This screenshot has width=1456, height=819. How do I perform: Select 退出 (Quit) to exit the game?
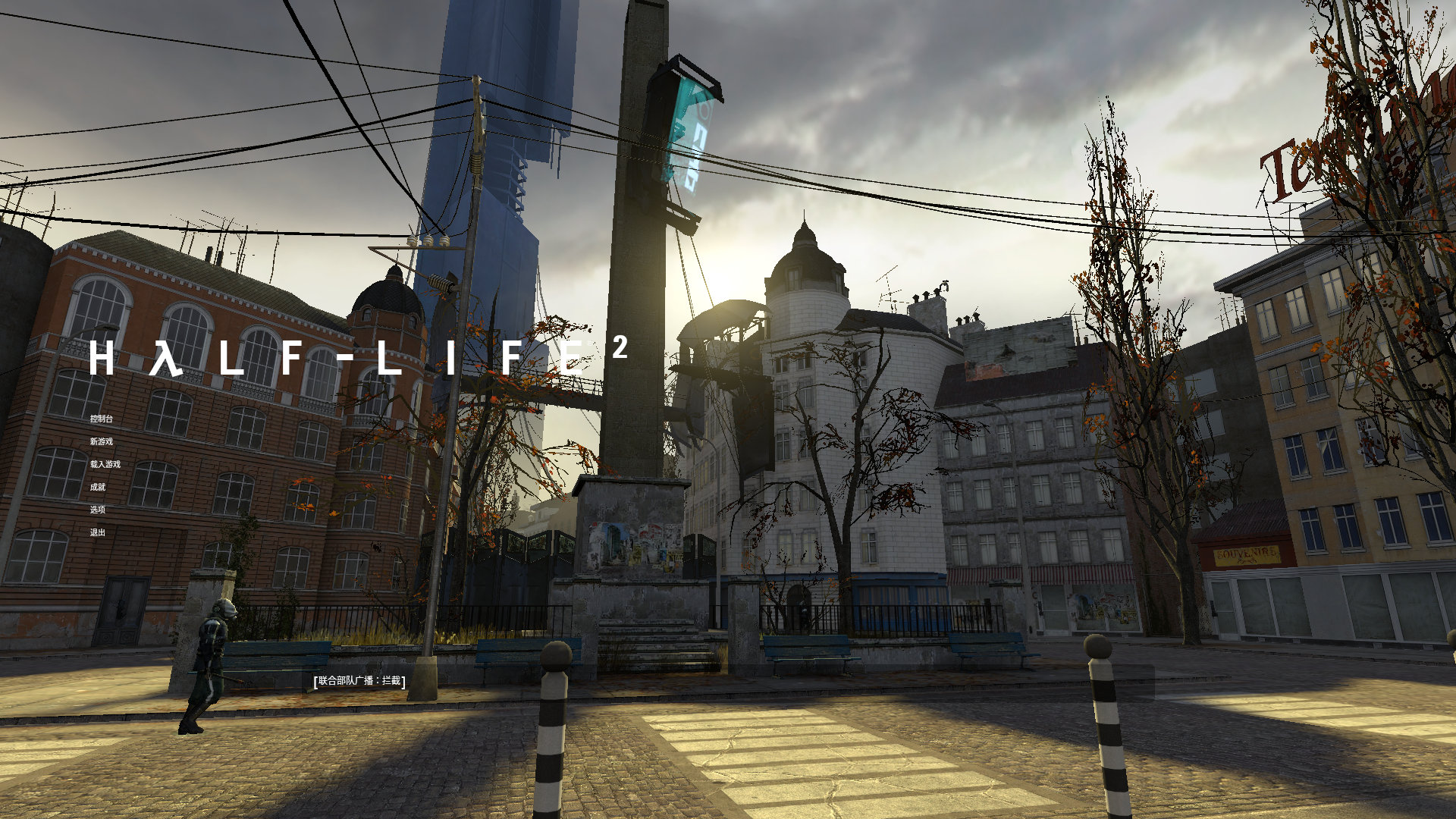pos(97,532)
